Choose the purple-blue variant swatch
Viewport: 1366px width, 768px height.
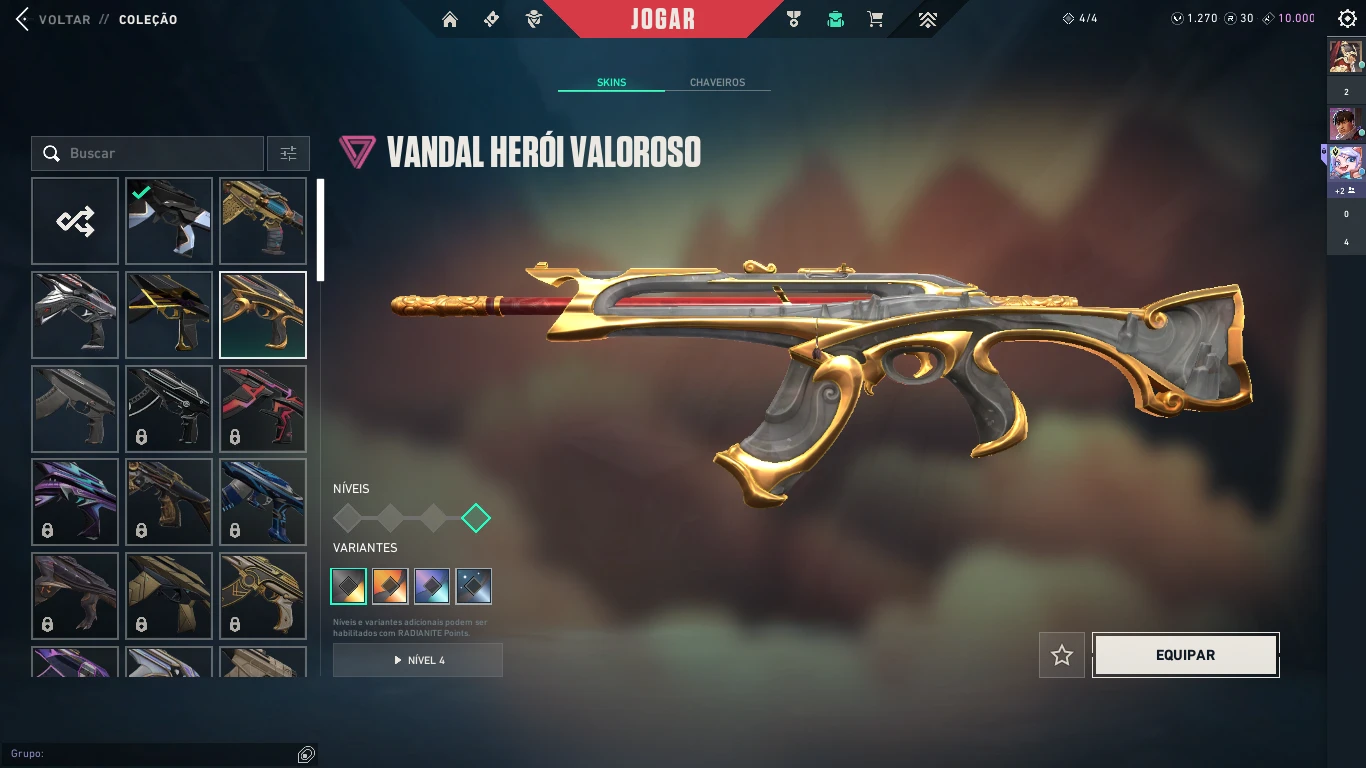point(432,586)
